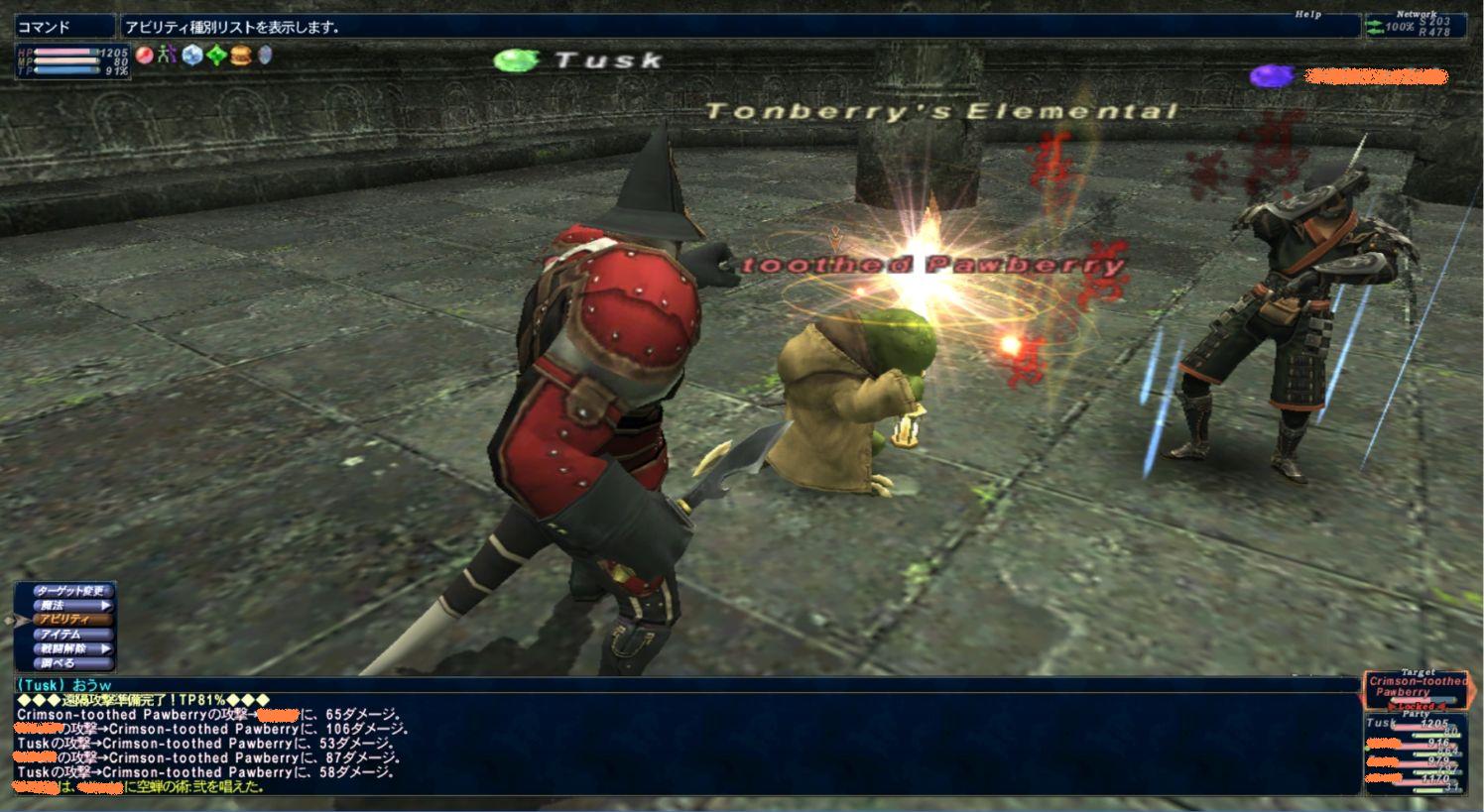Select the grey shield status icon
The image size is (1484, 812).
point(265,56)
